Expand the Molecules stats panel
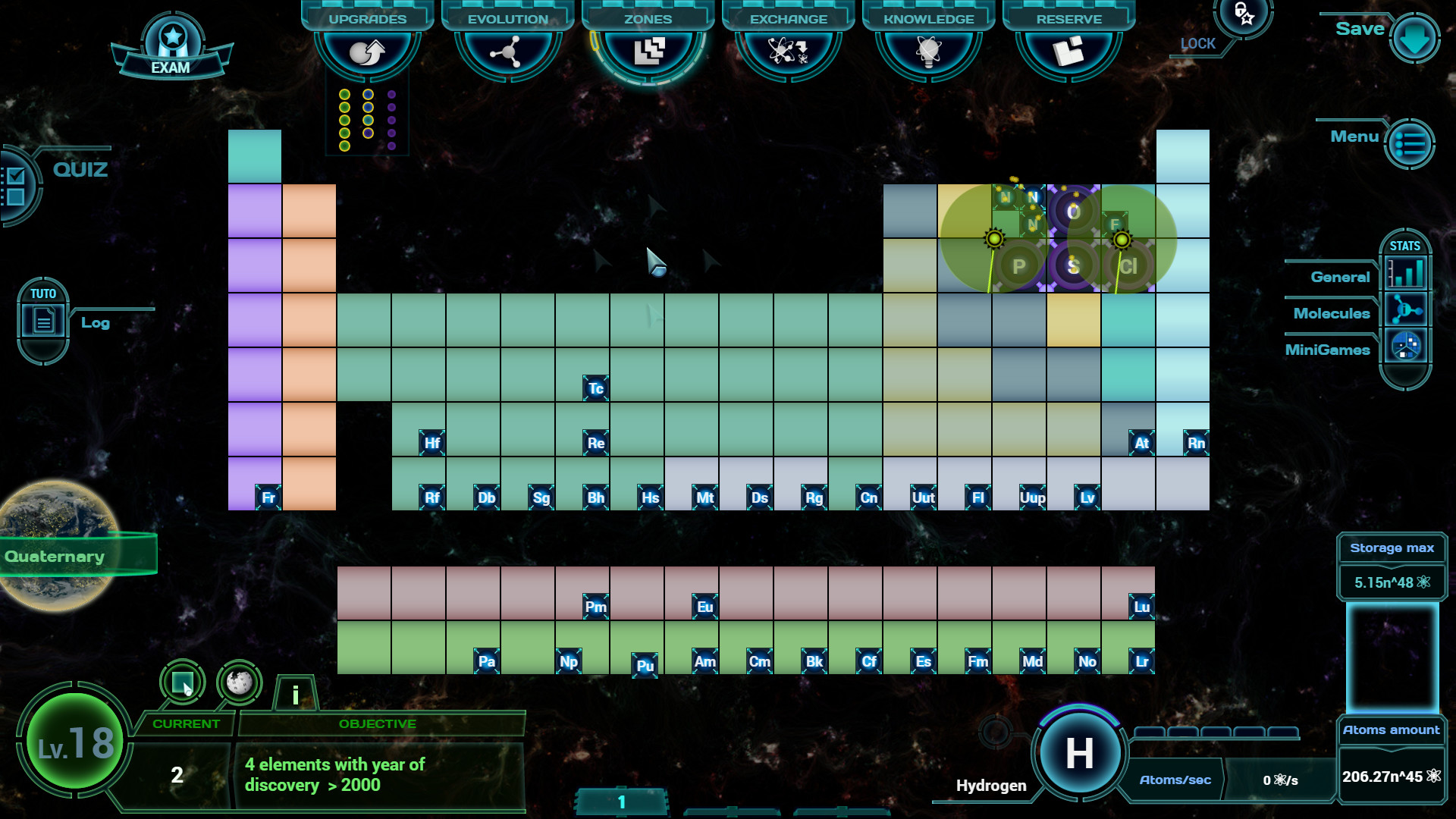This screenshot has height=819, width=1456. click(1407, 309)
